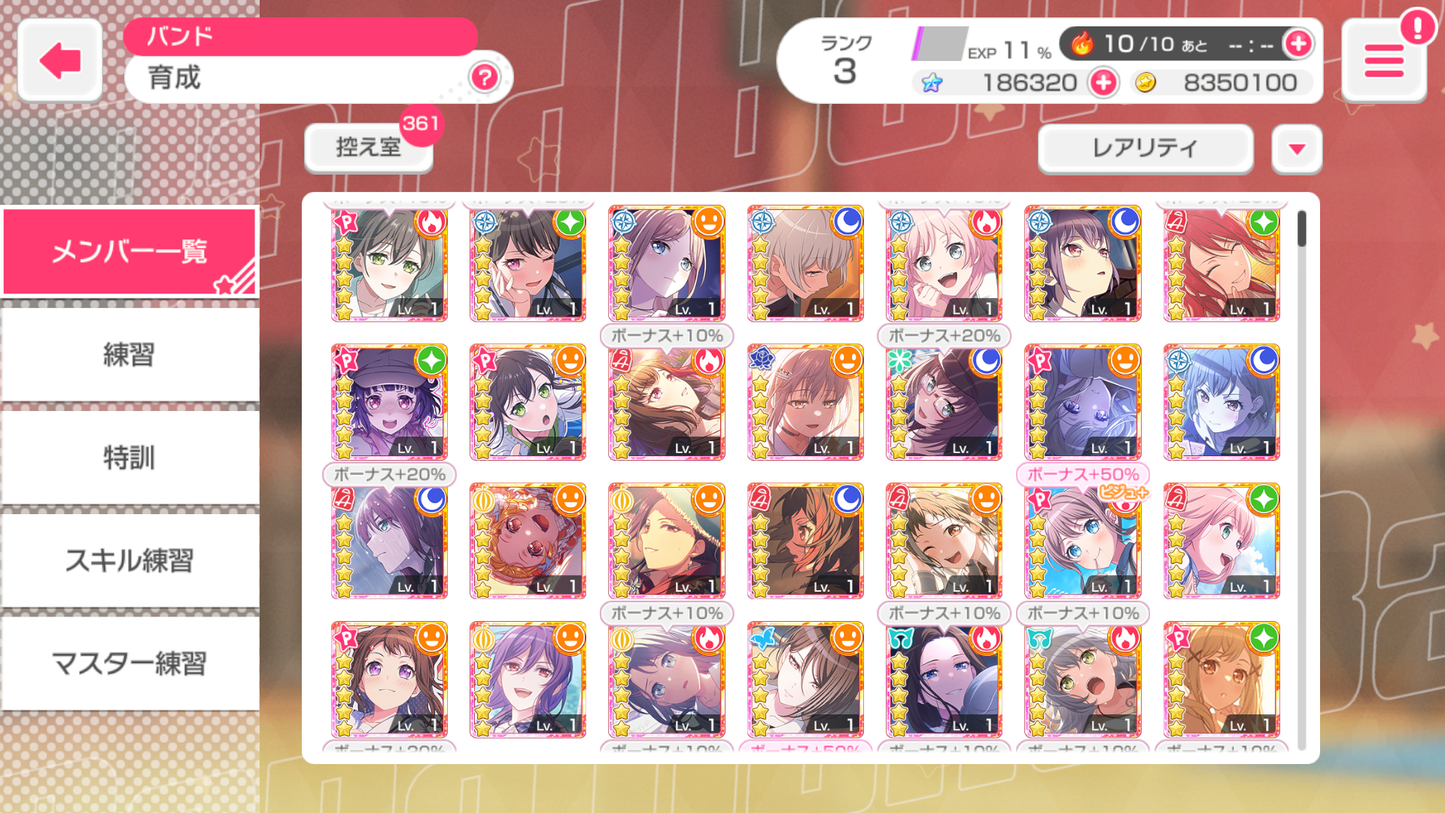Viewport: 1445px width, 813px height.
Task: Switch to the 練習 tab
Action: click(129, 355)
